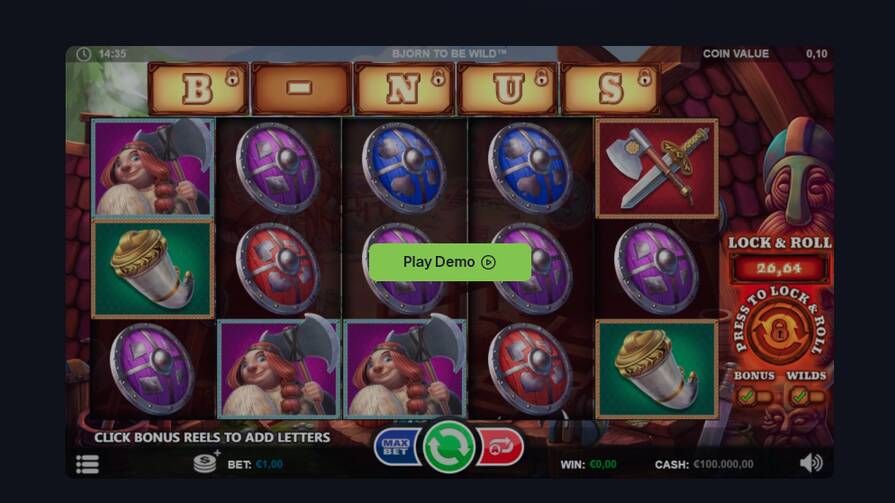
Task: Select the dash bonus reel tile
Action: [x=301, y=89]
